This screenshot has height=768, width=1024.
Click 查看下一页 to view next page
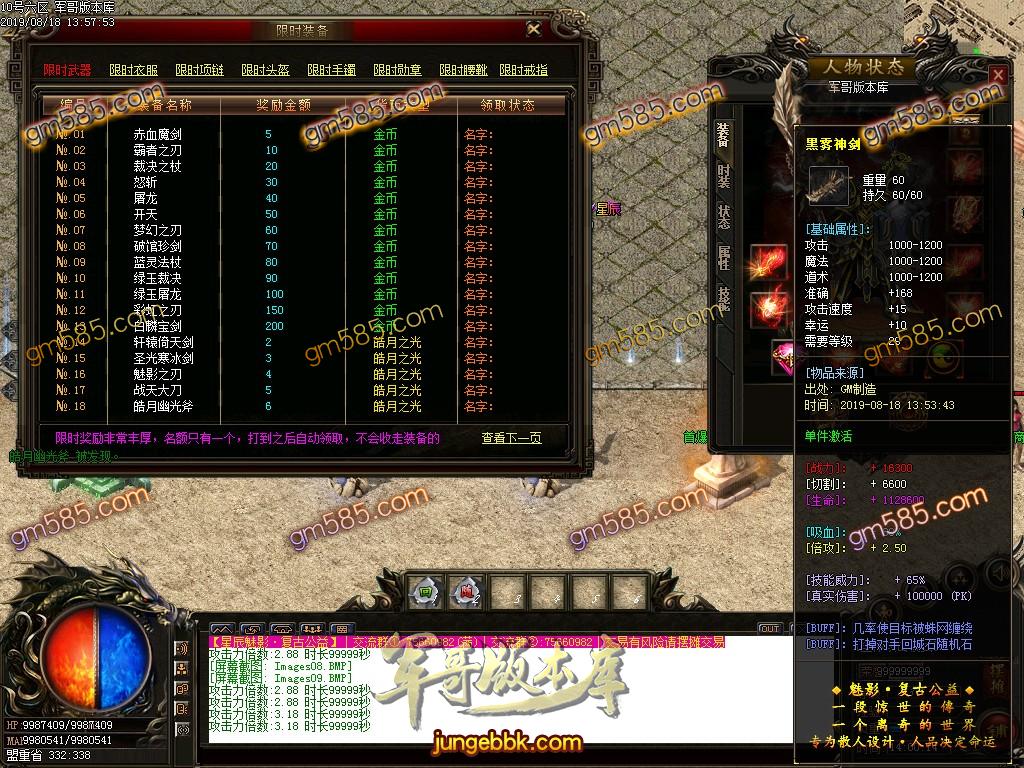[x=511, y=438]
